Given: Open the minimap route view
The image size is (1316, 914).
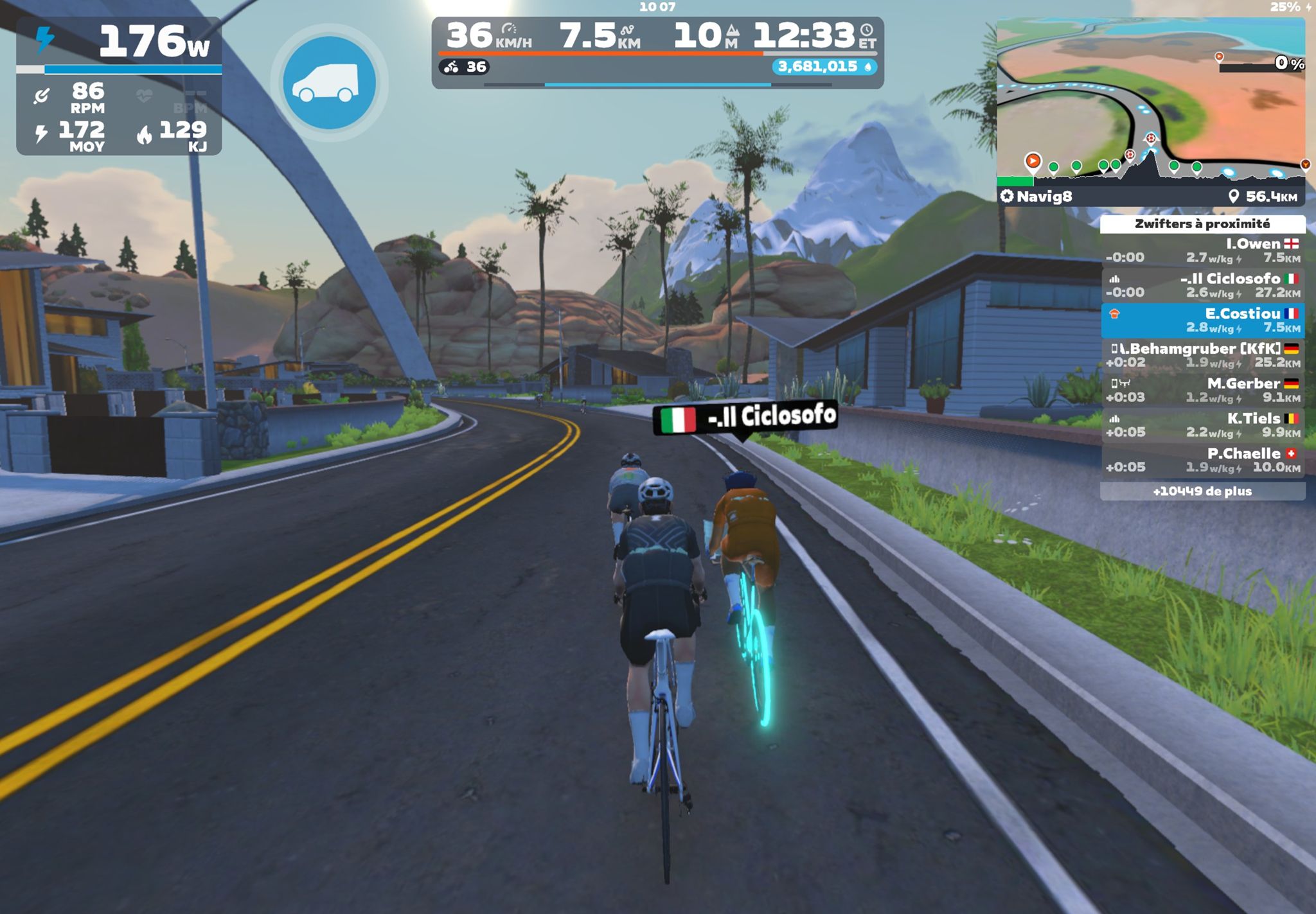Looking at the screenshot, I should coord(1150,90).
